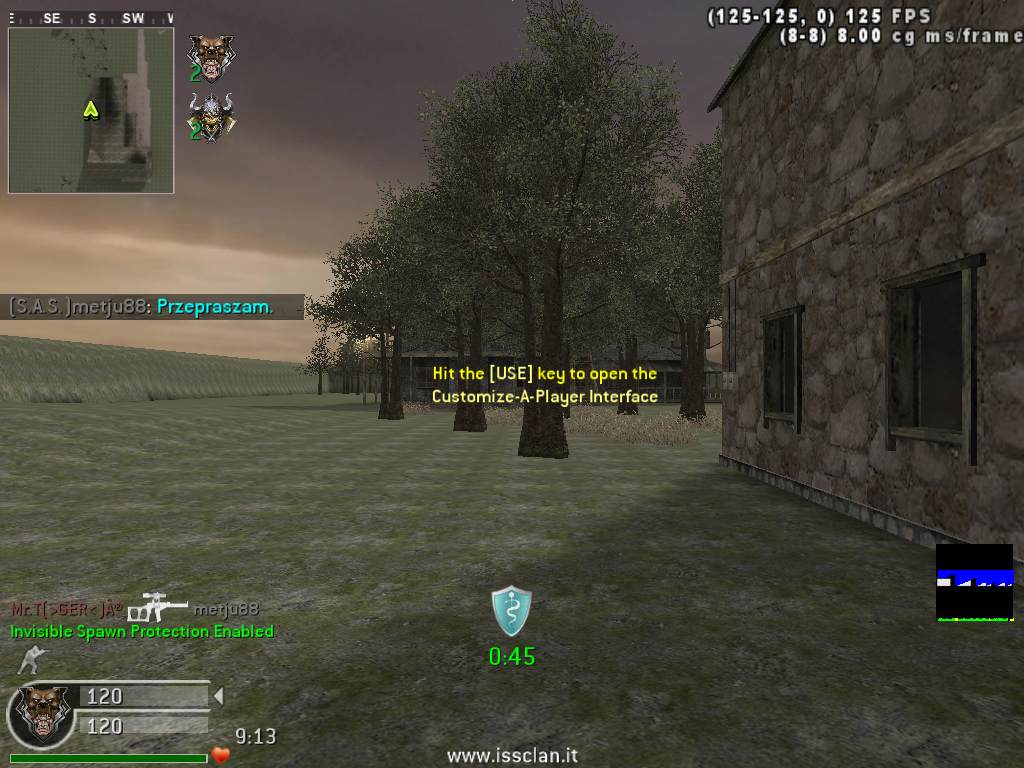Screen dimensions: 1024x768
Task: Open the www.issclan.it website text
Action: 512,756
